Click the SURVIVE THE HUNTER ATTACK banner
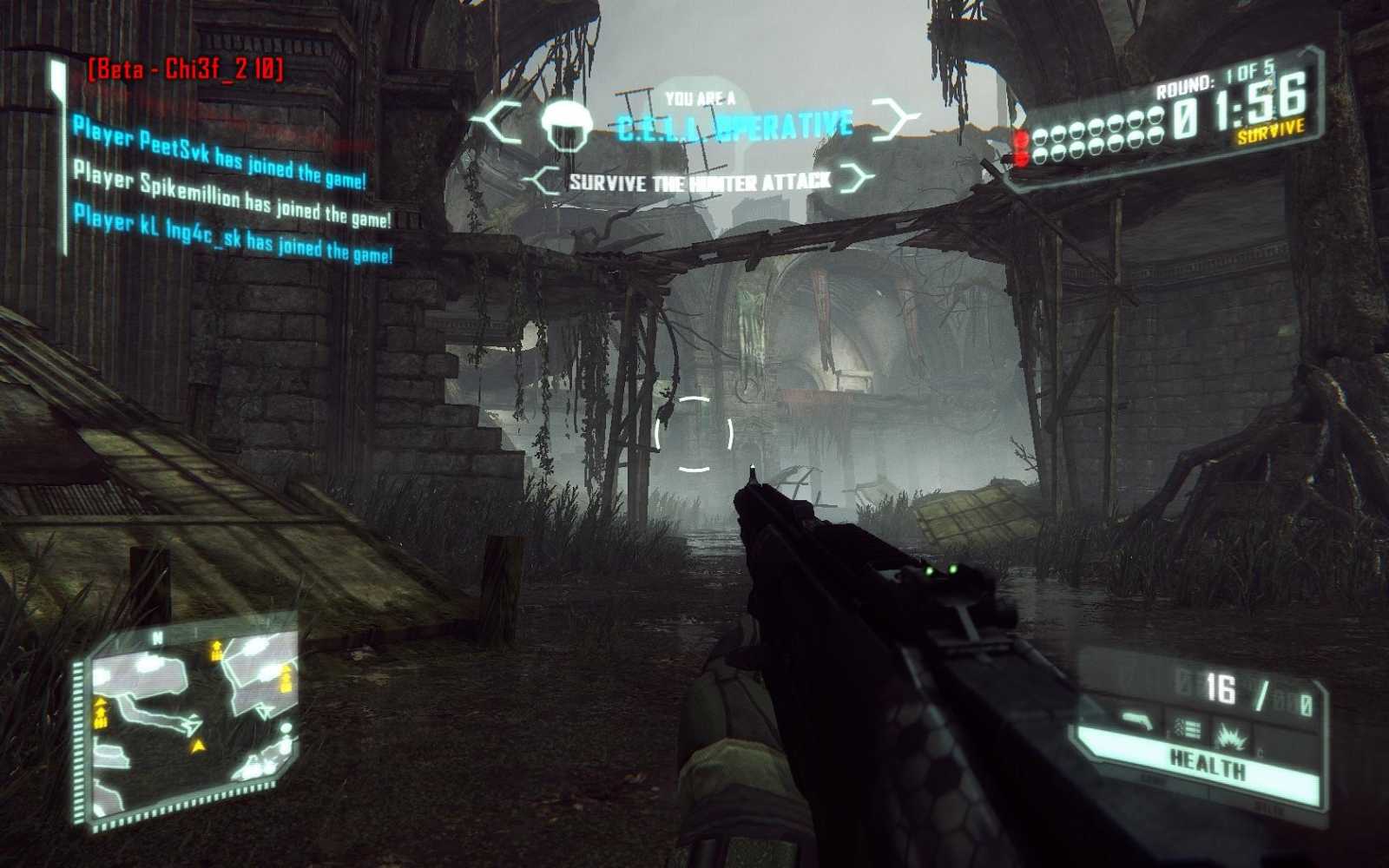 701,180
